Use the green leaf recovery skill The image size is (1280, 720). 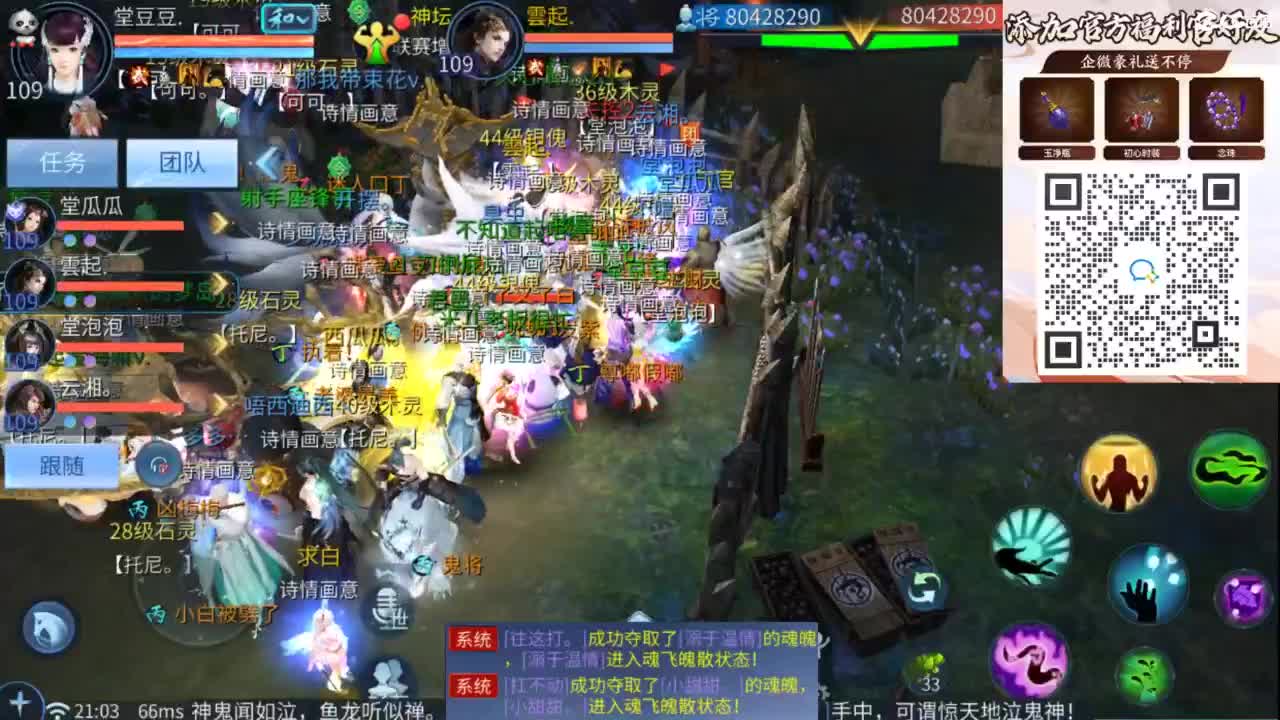(1143, 674)
